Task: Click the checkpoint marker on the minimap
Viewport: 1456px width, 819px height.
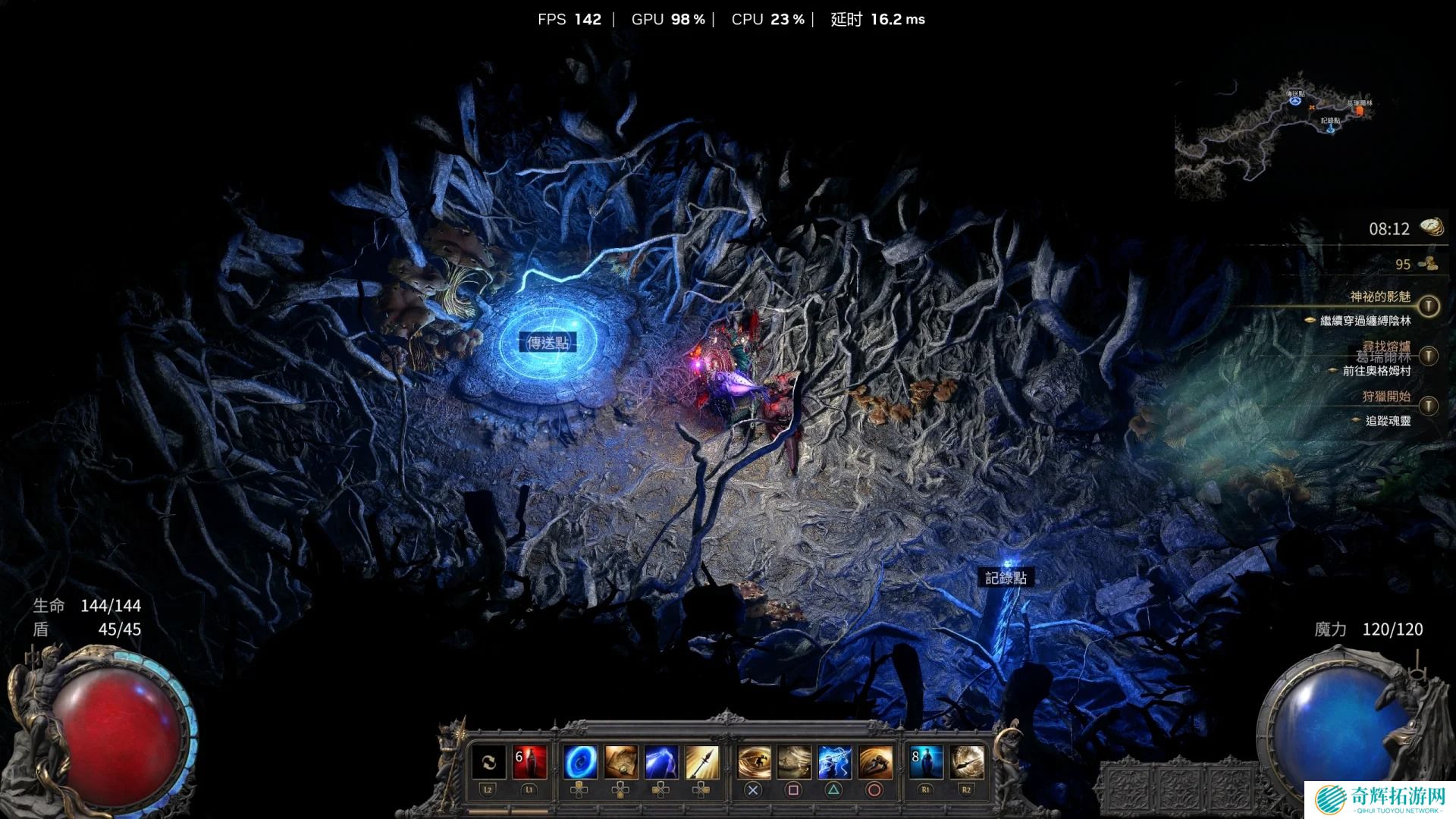Action: pyautogui.click(x=1331, y=129)
